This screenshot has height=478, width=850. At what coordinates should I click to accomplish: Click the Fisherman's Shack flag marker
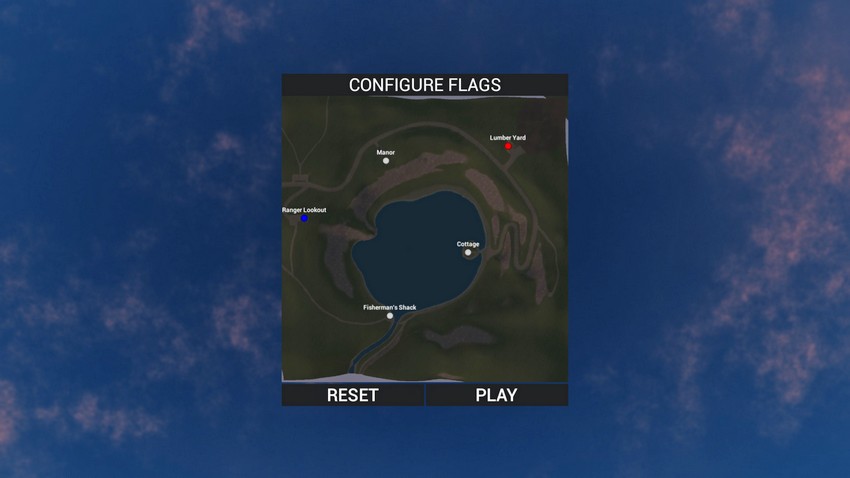coord(390,316)
